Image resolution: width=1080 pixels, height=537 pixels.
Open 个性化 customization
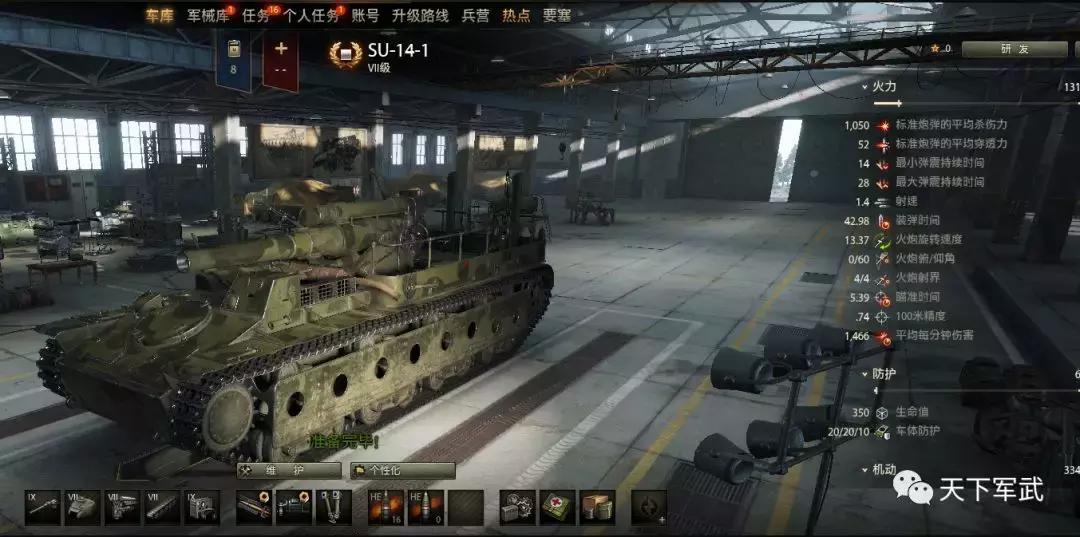pyautogui.click(x=403, y=470)
